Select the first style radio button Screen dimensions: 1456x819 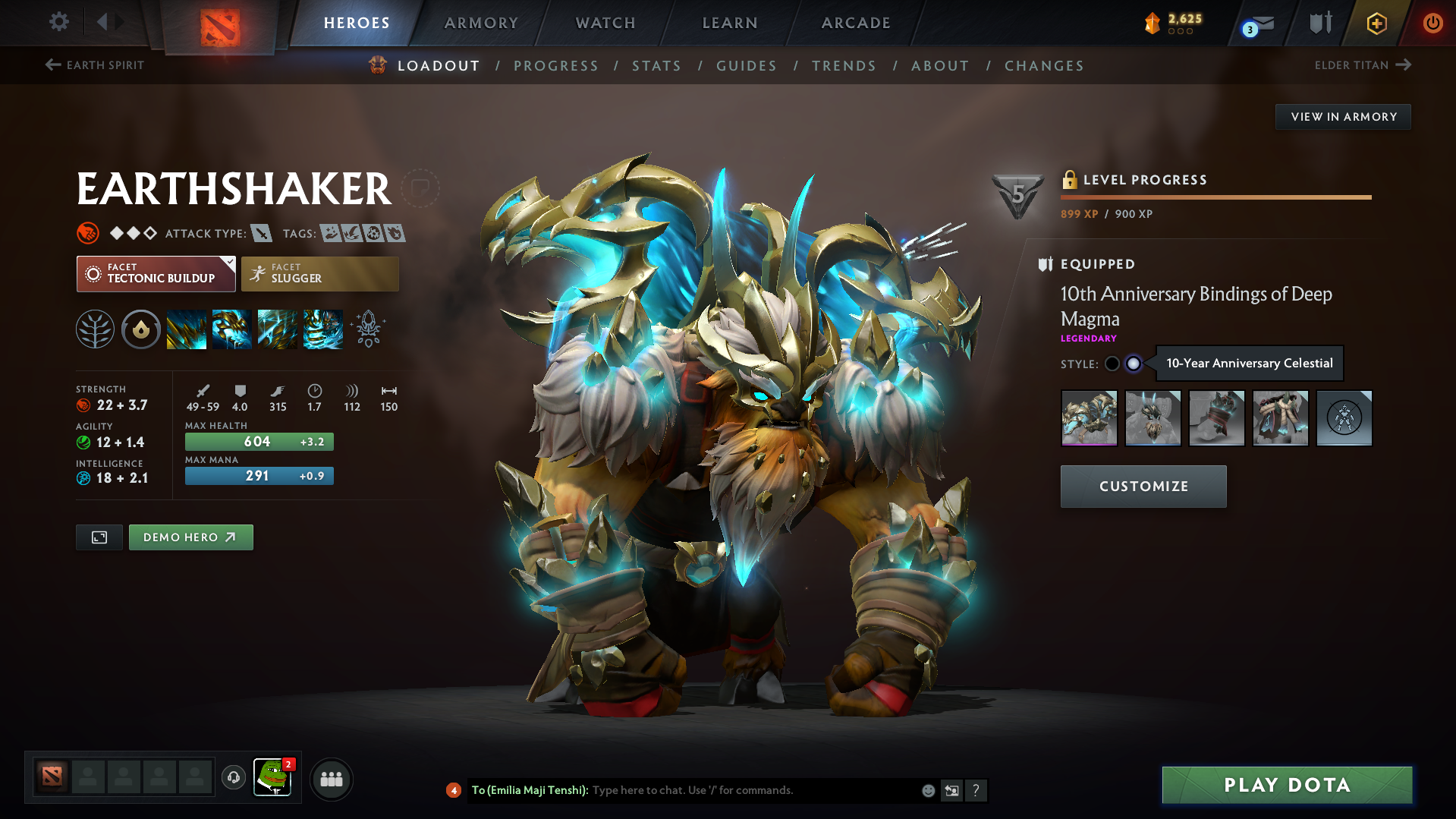point(1112,364)
